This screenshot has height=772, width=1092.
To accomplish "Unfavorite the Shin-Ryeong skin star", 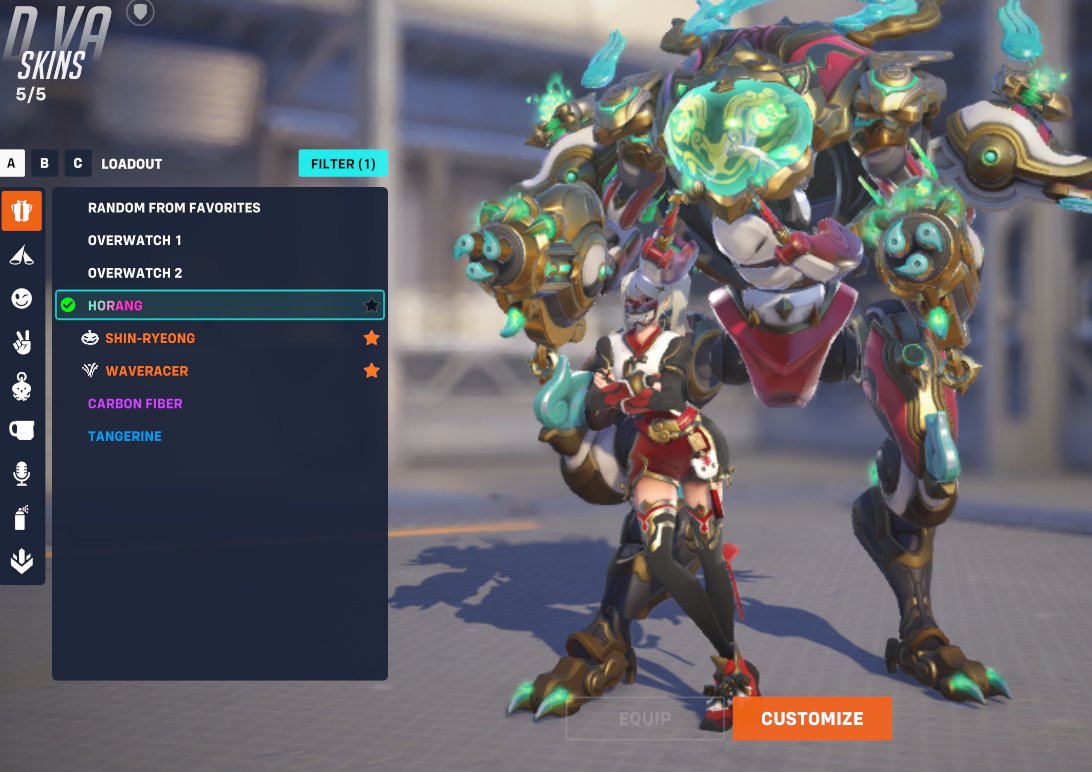I will [x=372, y=338].
